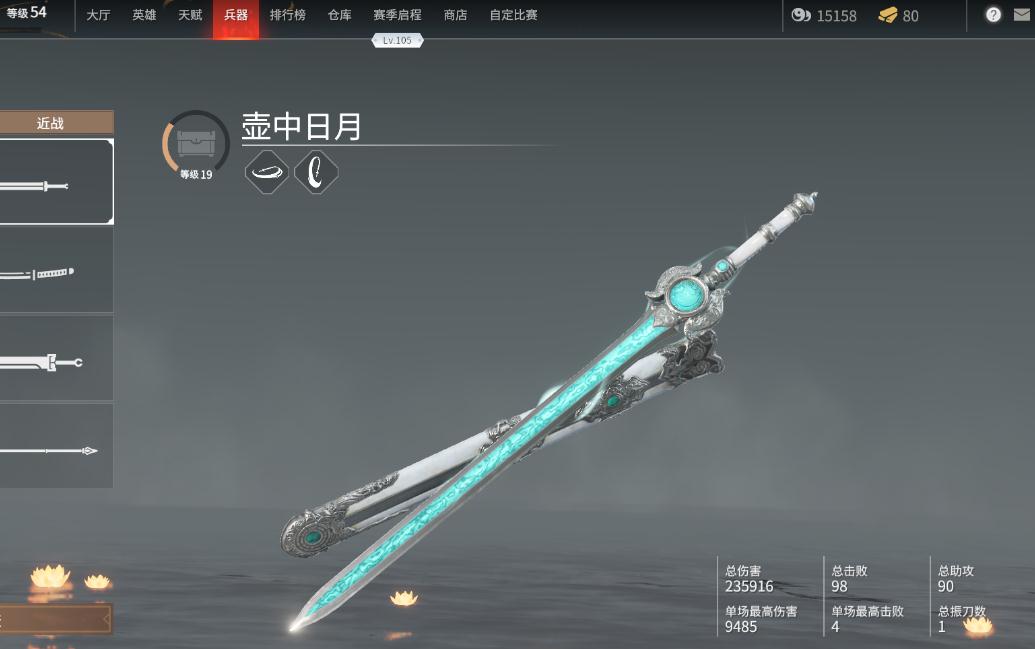Select the 近战 melee weapon category
This screenshot has height=649, width=1035.
[x=50, y=123]
